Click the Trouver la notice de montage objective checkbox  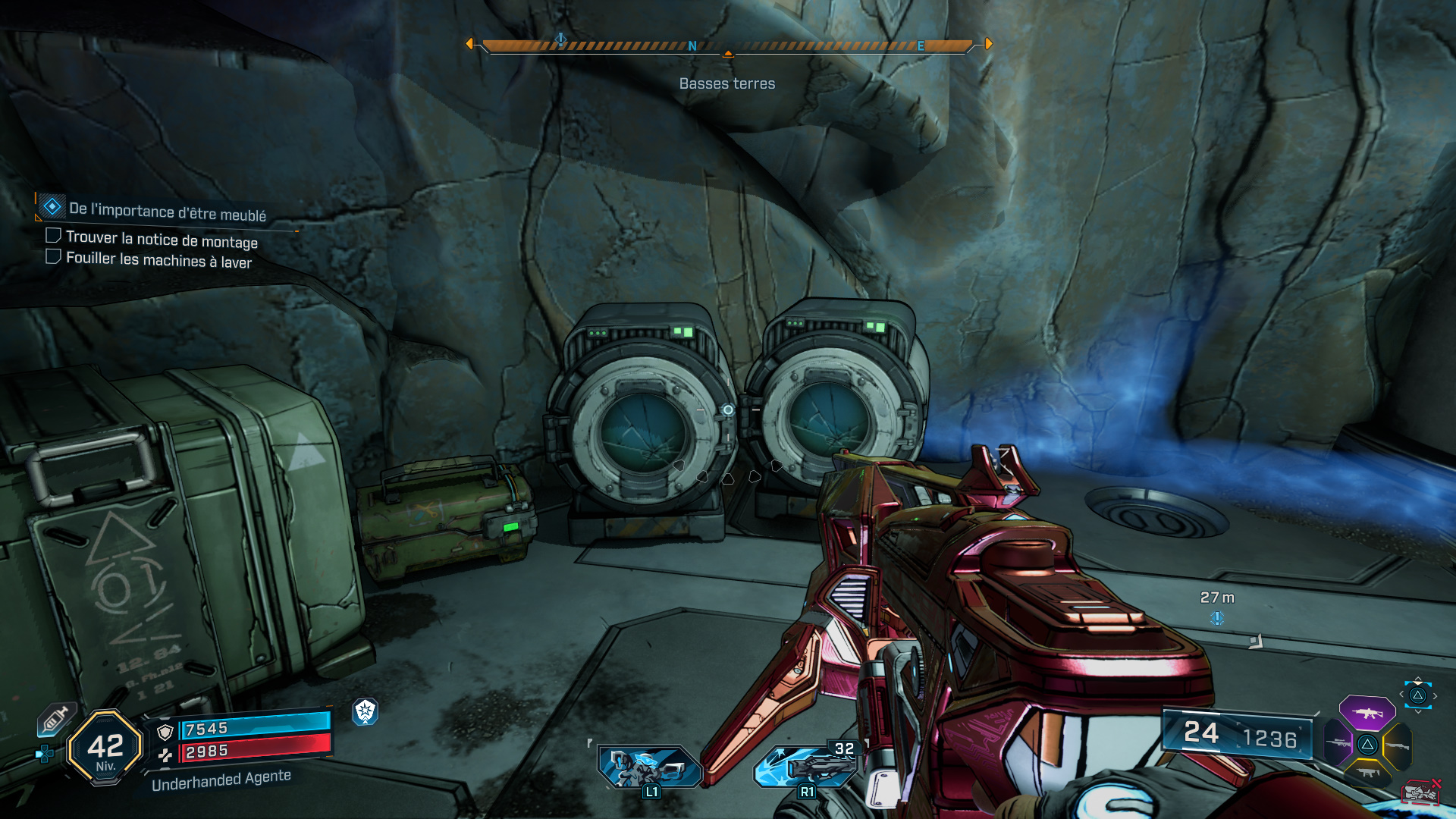[x=53, y=236]
